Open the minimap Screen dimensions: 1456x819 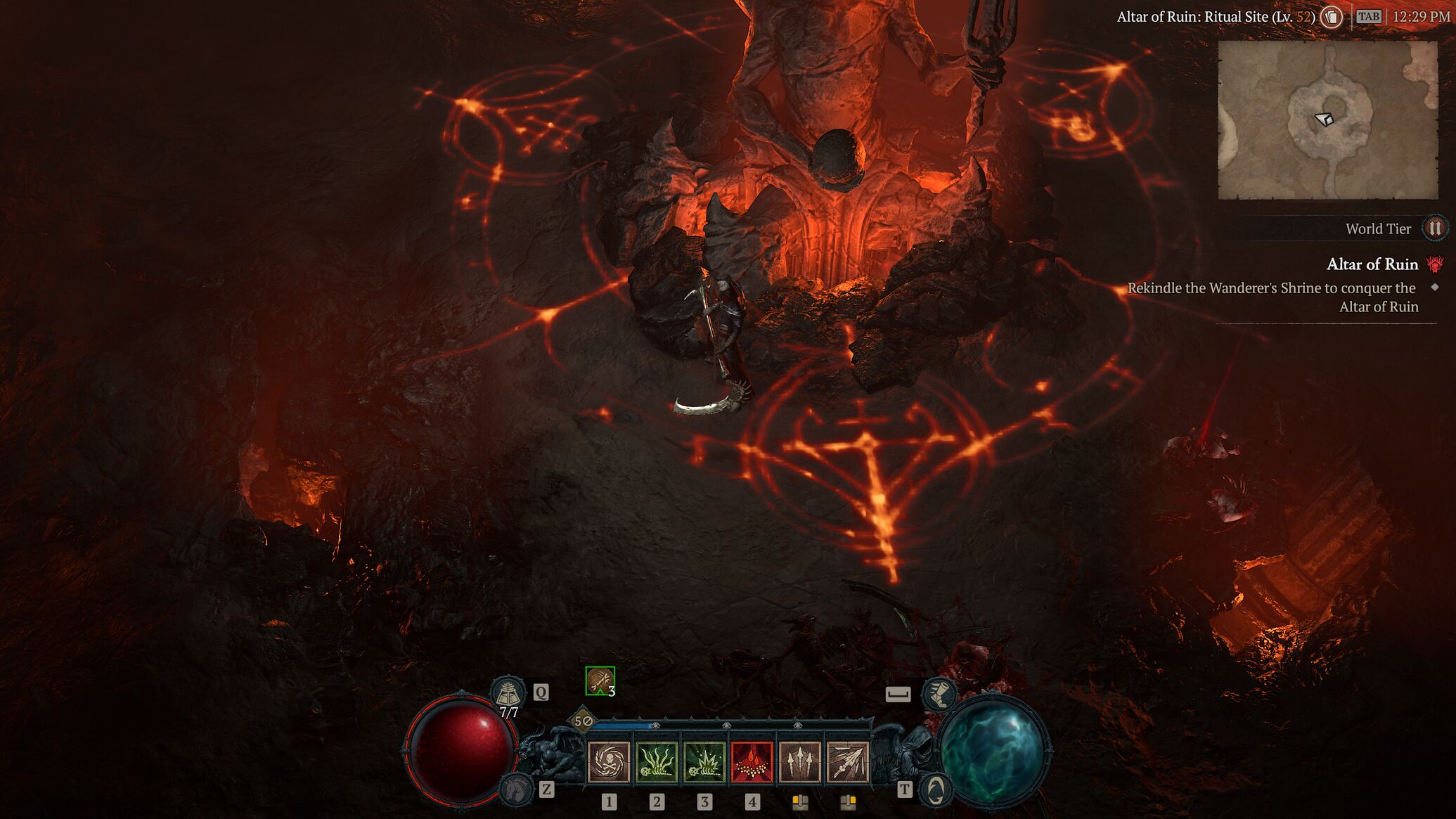pyautogui.click(x=1327, y=120)
